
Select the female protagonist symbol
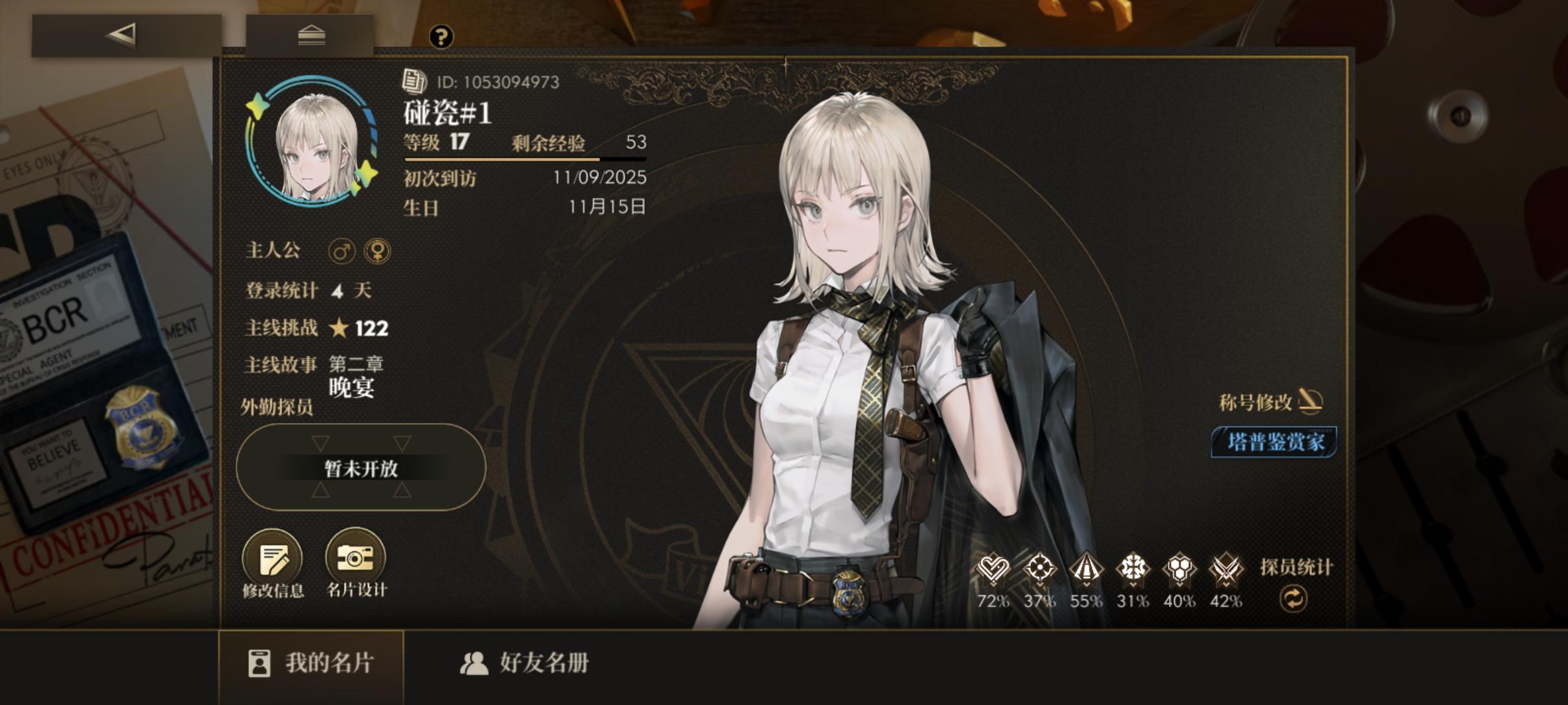click(377, 251)
